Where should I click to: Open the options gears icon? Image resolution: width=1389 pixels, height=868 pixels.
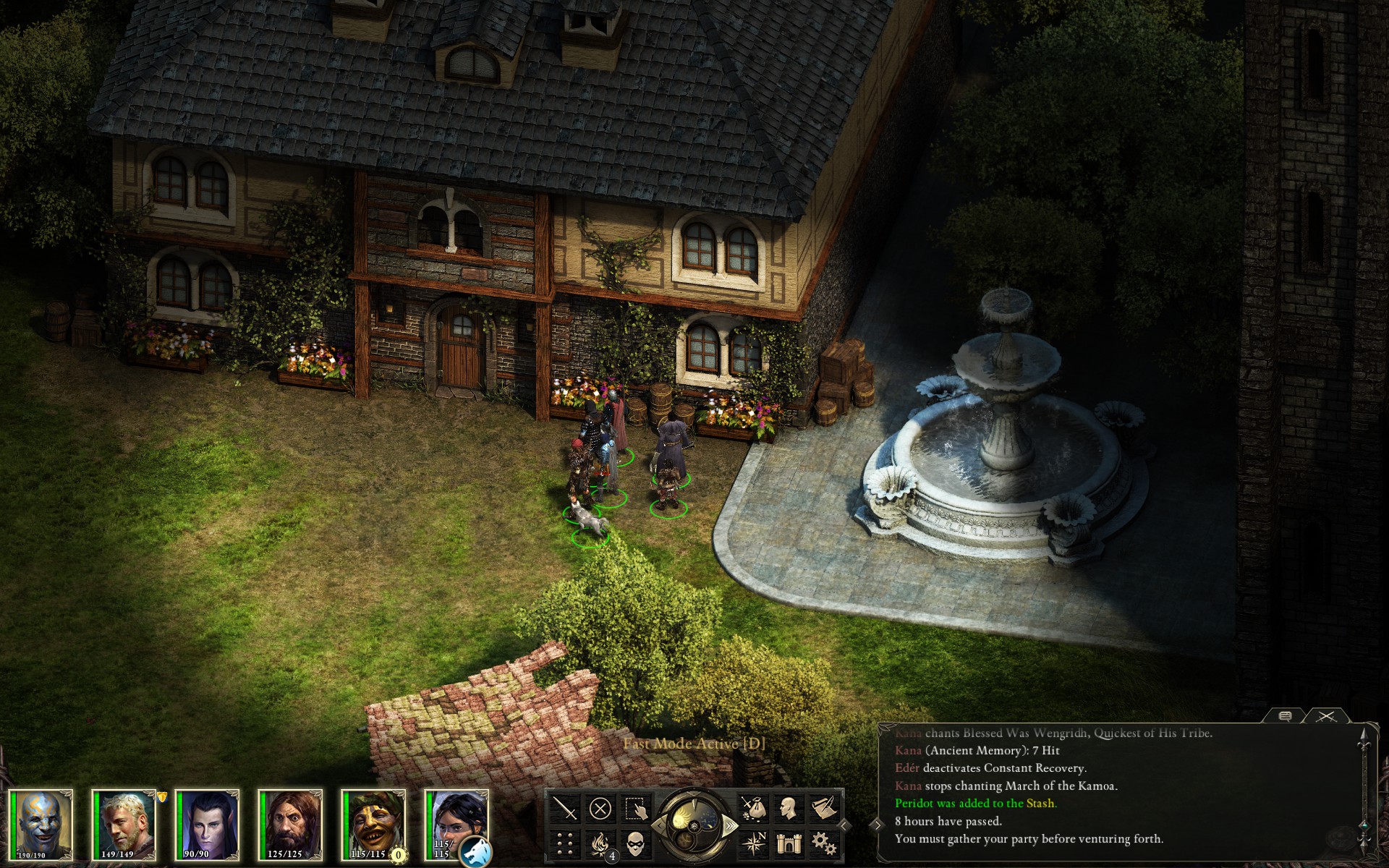point(823,843)
